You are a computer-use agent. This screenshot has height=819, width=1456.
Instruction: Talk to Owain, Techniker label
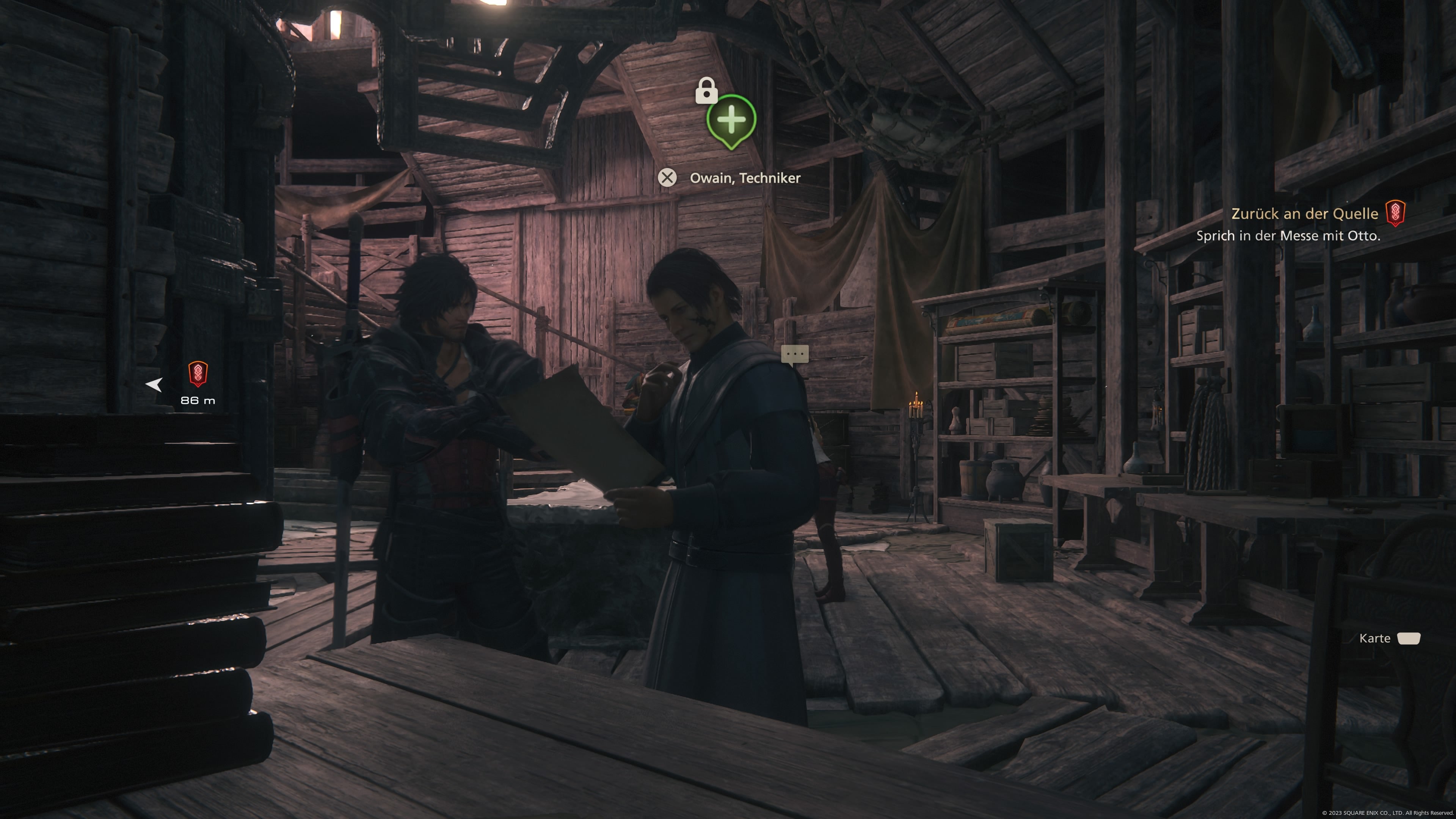(x=744, y=178)
